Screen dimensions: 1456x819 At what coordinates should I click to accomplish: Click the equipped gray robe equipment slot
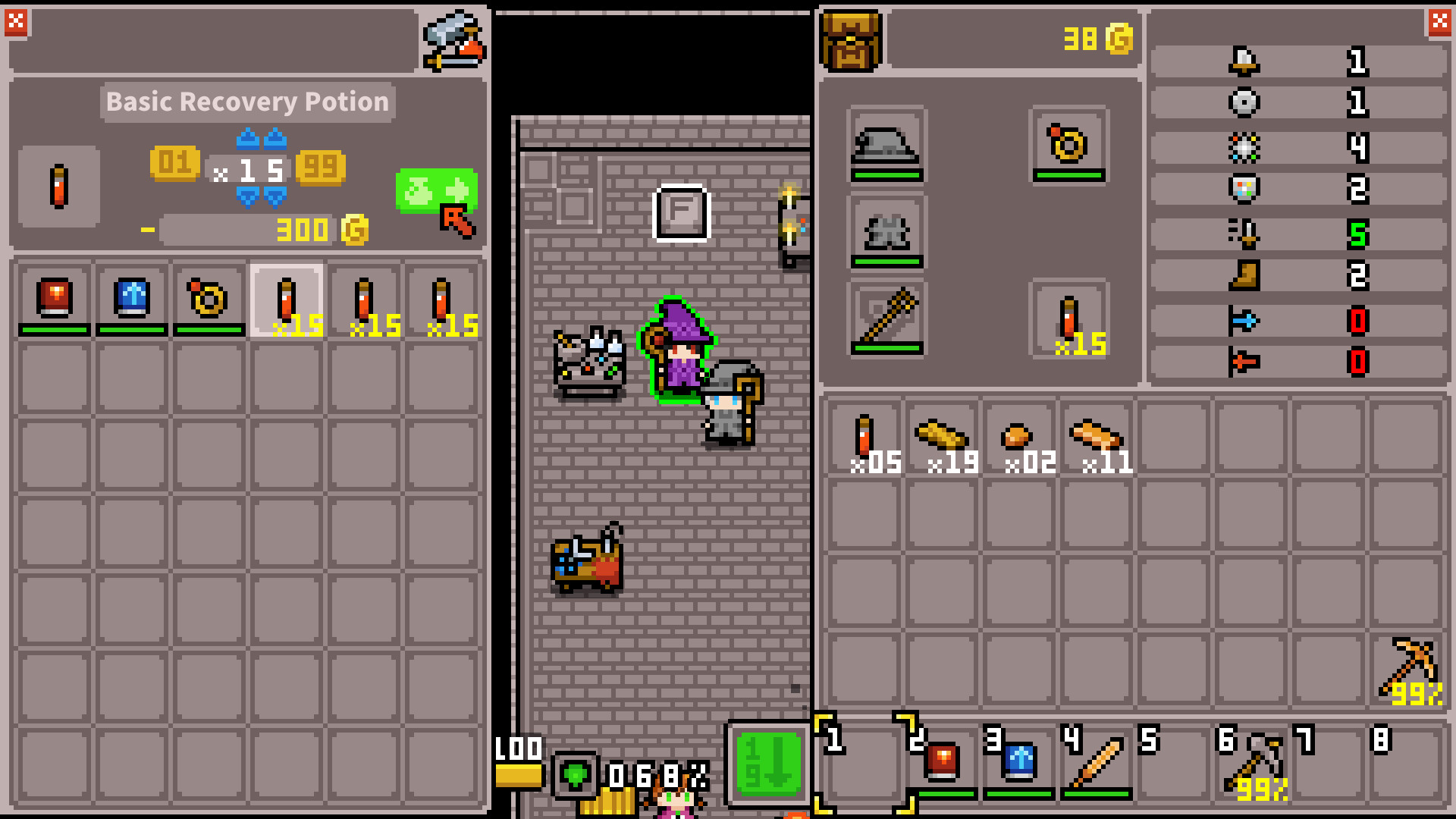886,234
